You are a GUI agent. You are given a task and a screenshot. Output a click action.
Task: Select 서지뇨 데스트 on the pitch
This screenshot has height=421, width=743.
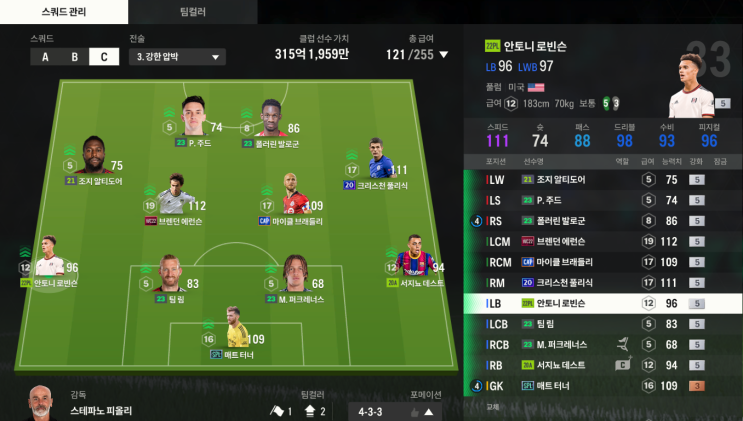pyautogui.click(x=413, y=260)
